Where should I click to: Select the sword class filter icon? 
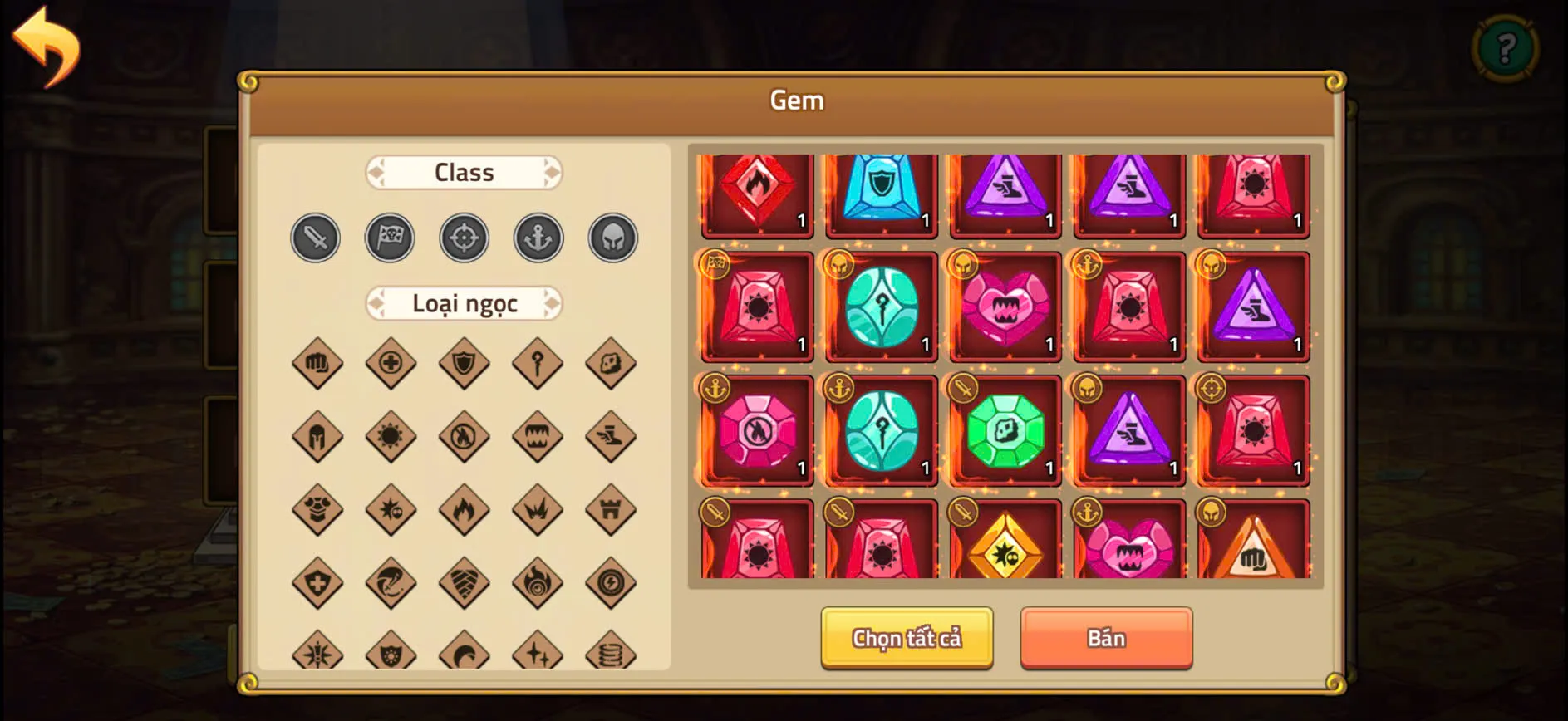(315, 238)
